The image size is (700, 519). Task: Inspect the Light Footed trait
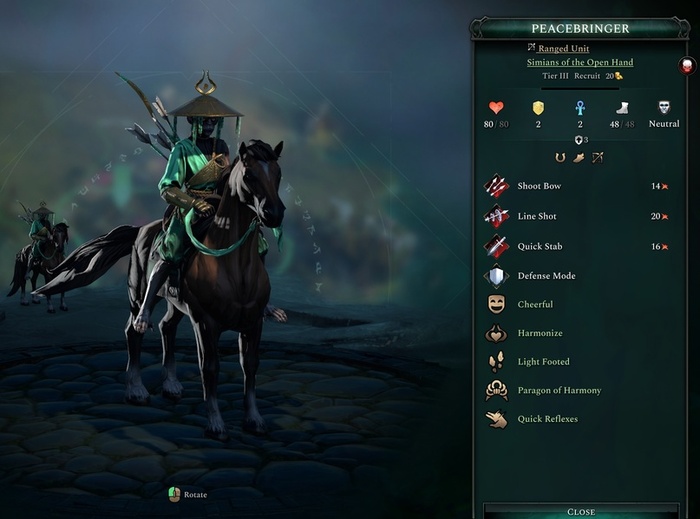pyautogui.click(x=543, y=362)
